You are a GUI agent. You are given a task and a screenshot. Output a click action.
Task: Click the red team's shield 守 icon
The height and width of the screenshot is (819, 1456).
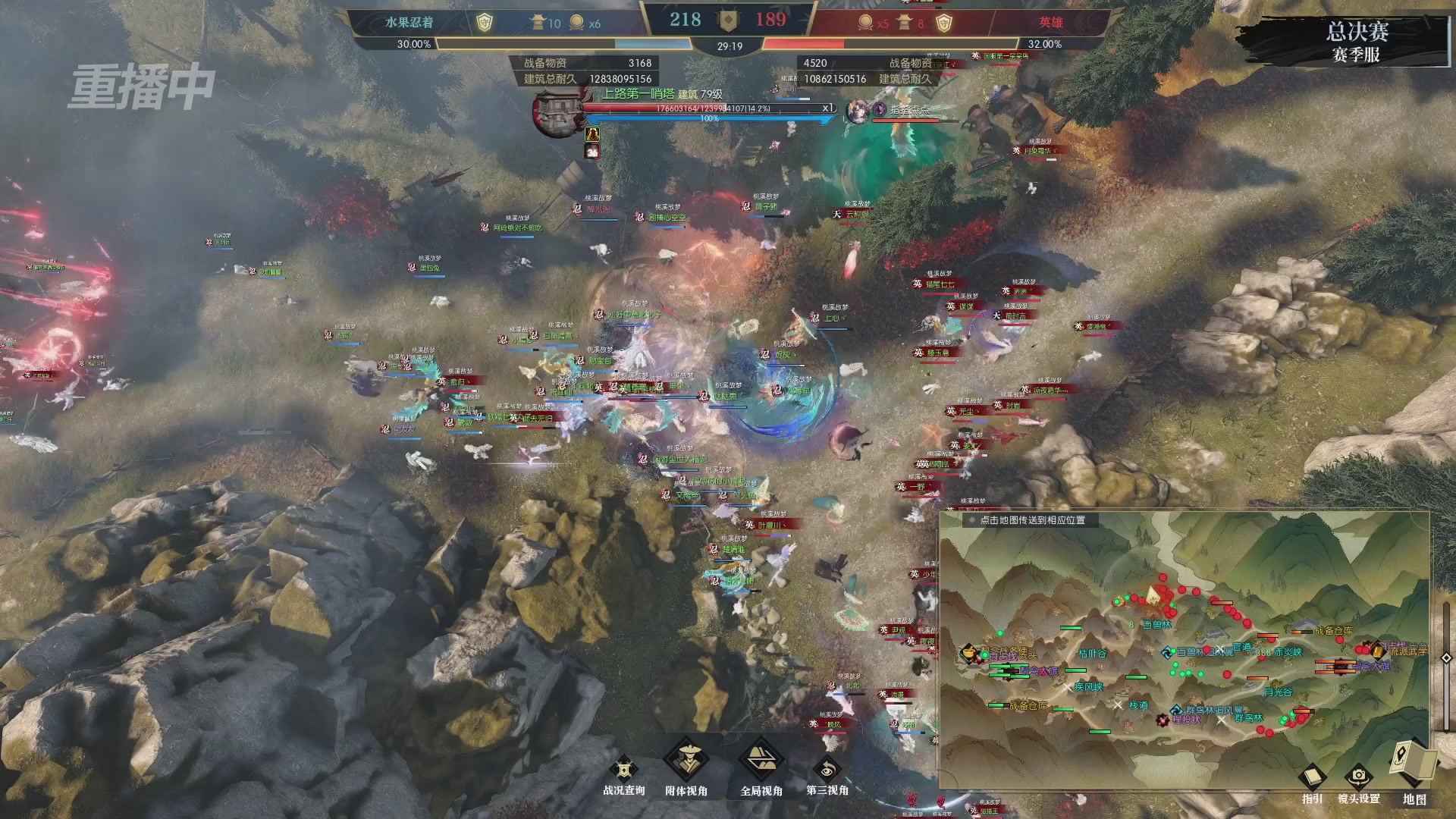(943, 23)
